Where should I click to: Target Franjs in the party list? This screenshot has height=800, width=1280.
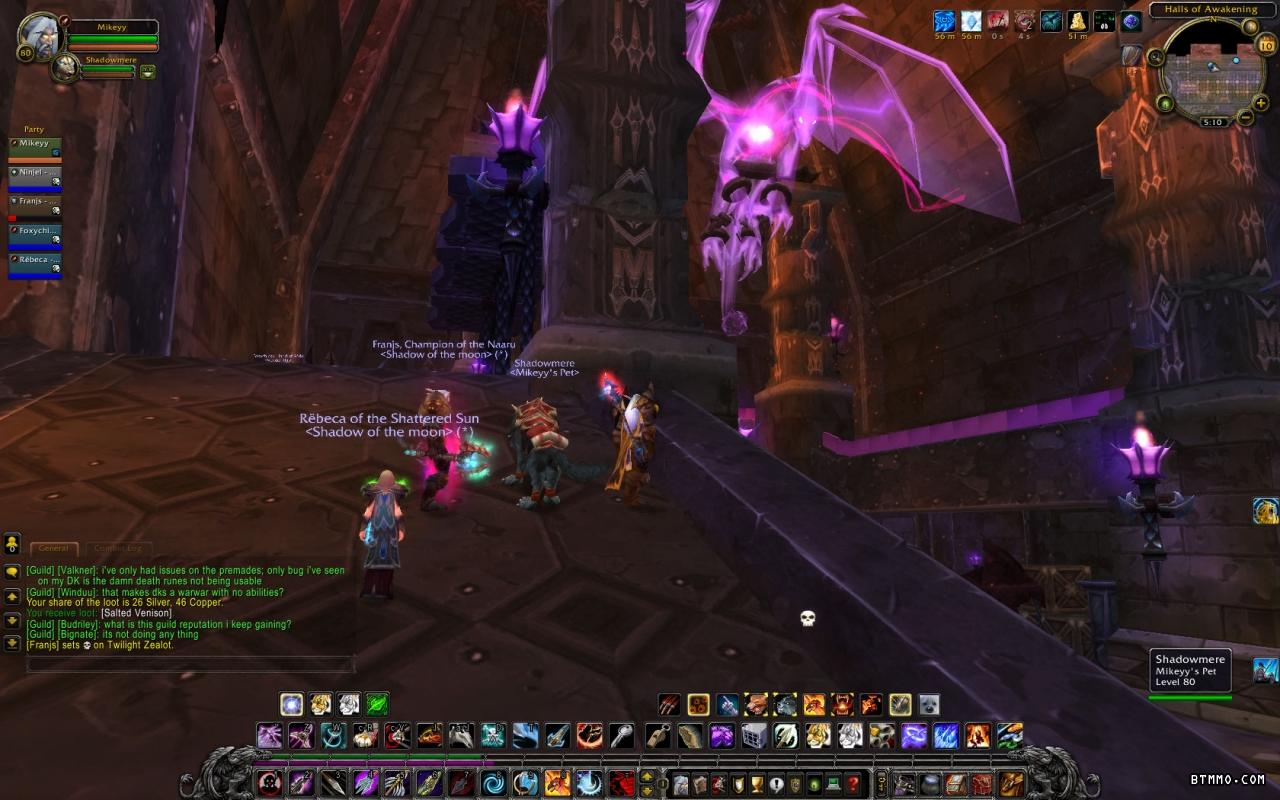(x=35, y=205)
